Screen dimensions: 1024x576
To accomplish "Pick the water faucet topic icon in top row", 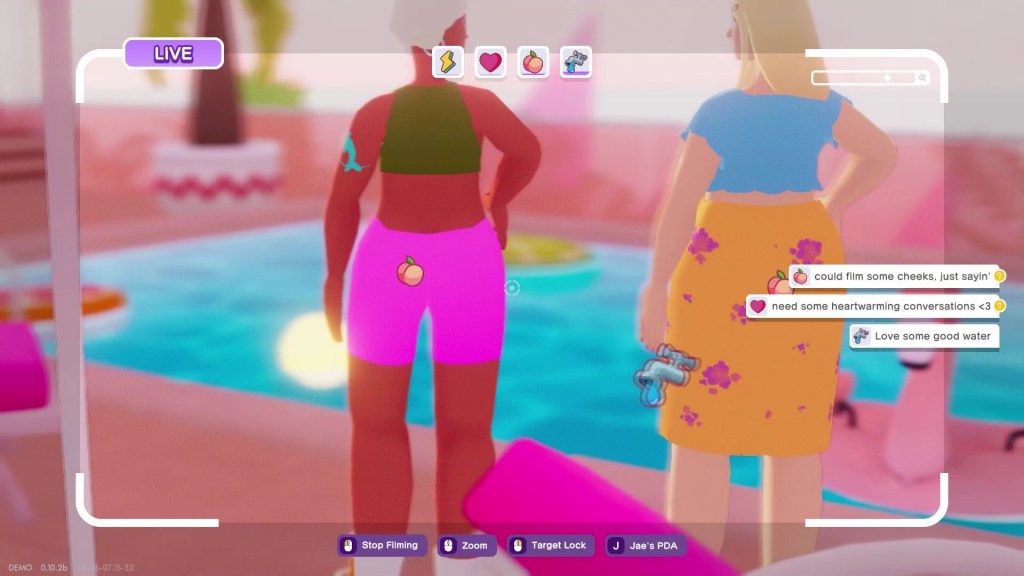I will pos(576,62).
